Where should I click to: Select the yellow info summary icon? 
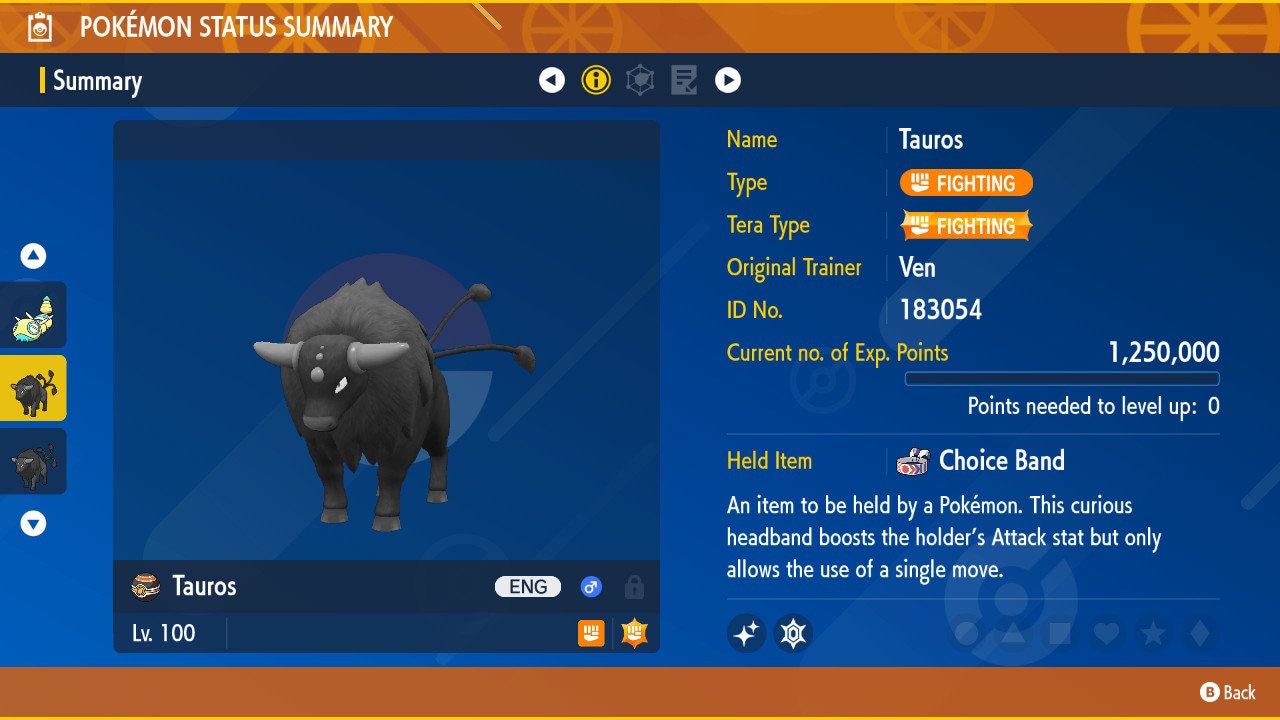pos(597,80)
